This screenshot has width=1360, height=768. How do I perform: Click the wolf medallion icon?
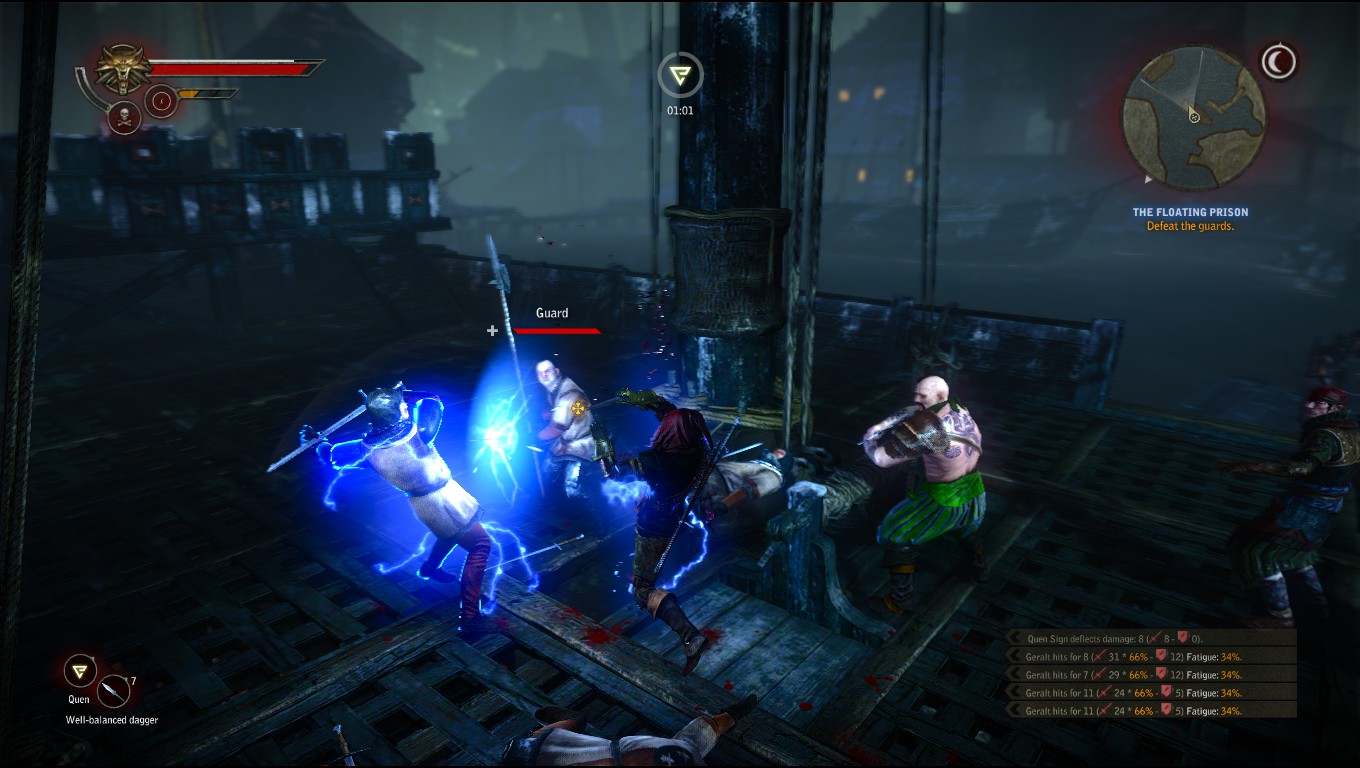tap(123, 69)
